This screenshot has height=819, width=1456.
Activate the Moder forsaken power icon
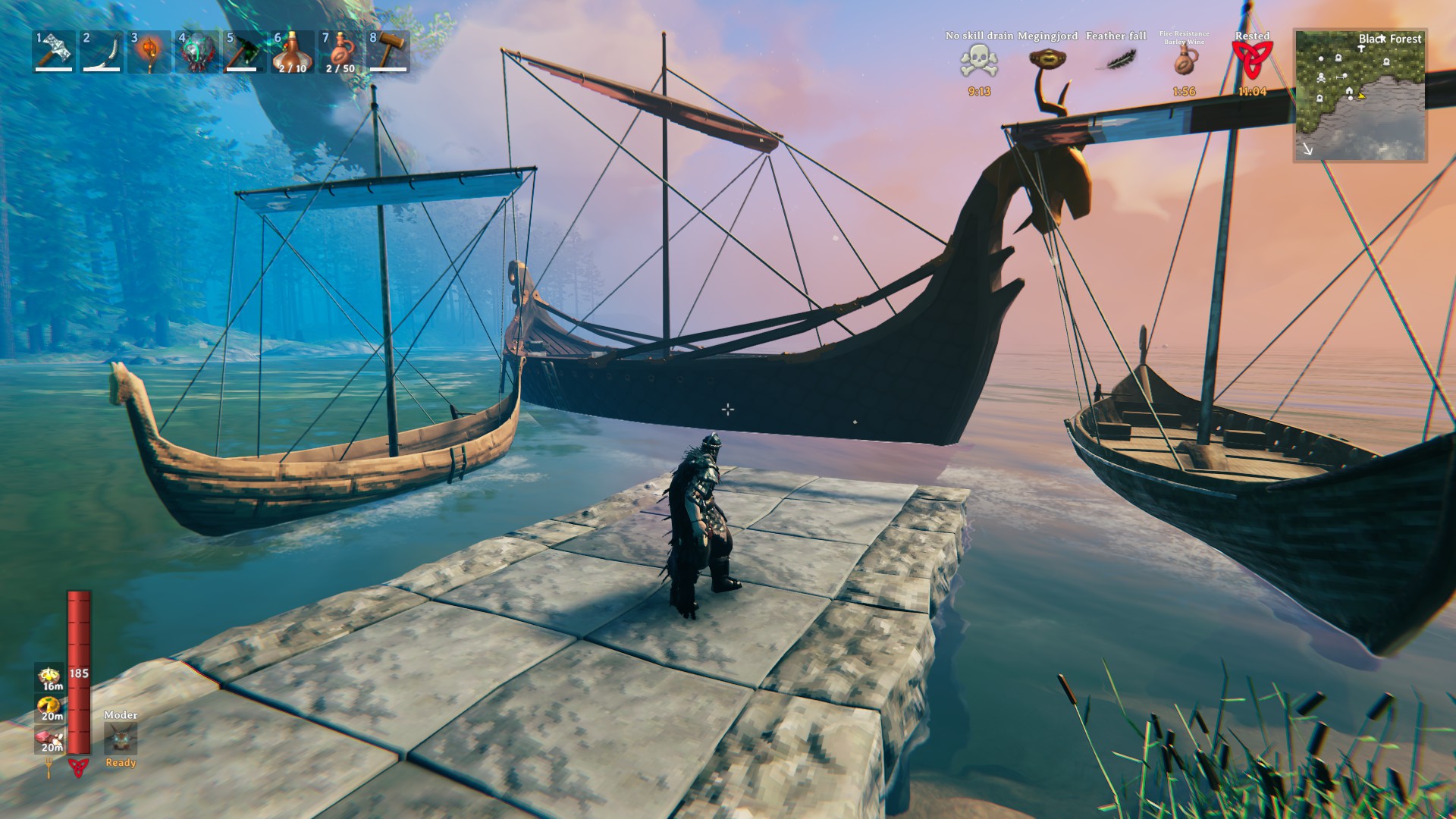[x=121, y=738]
